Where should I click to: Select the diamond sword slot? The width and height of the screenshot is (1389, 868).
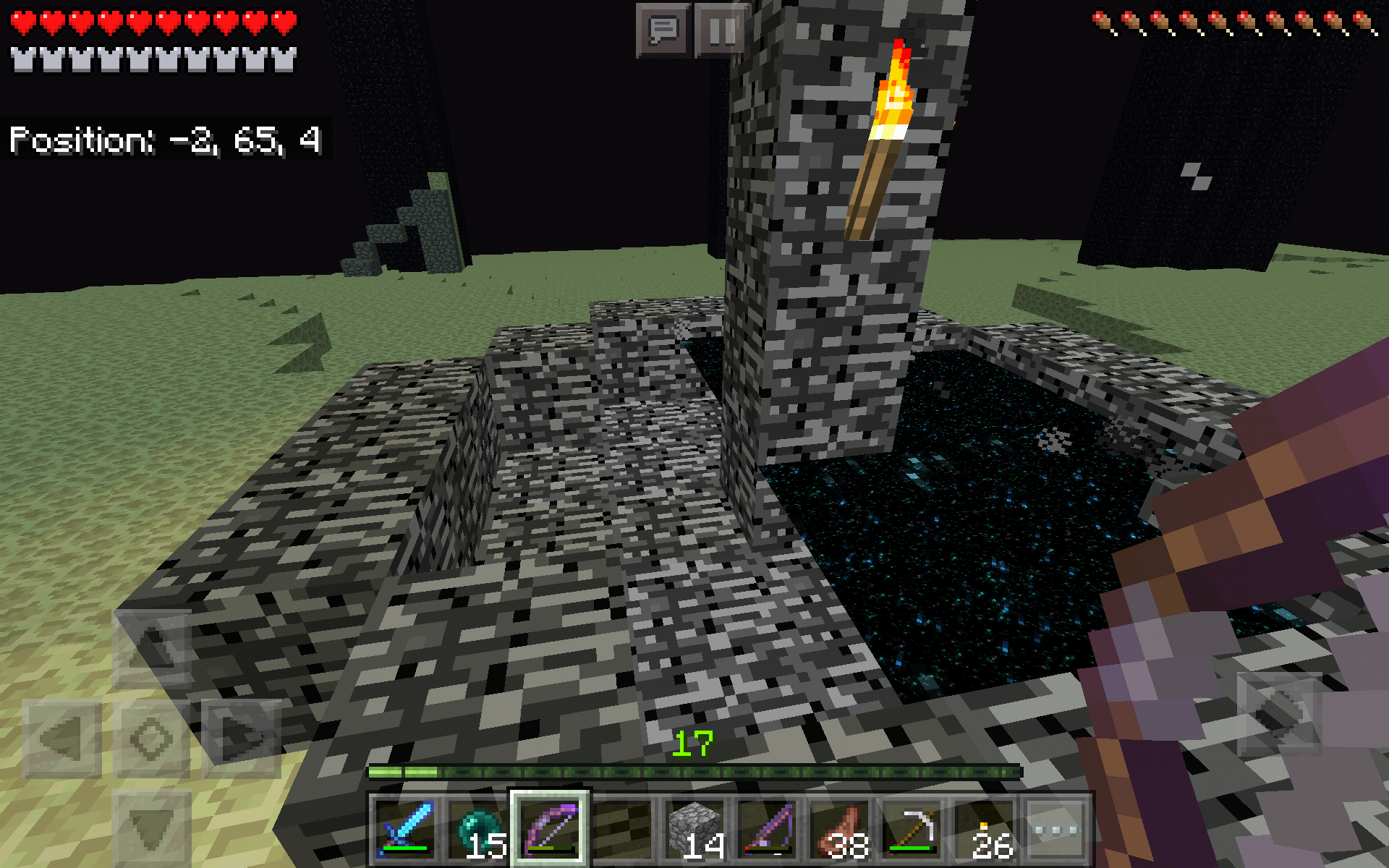tap(405, 829)
